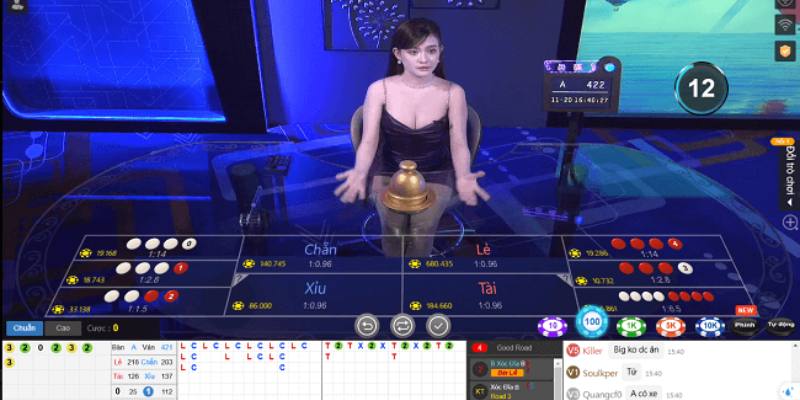
Task: Toggle the Tự động auto-bet button
Action: [780, 325]
